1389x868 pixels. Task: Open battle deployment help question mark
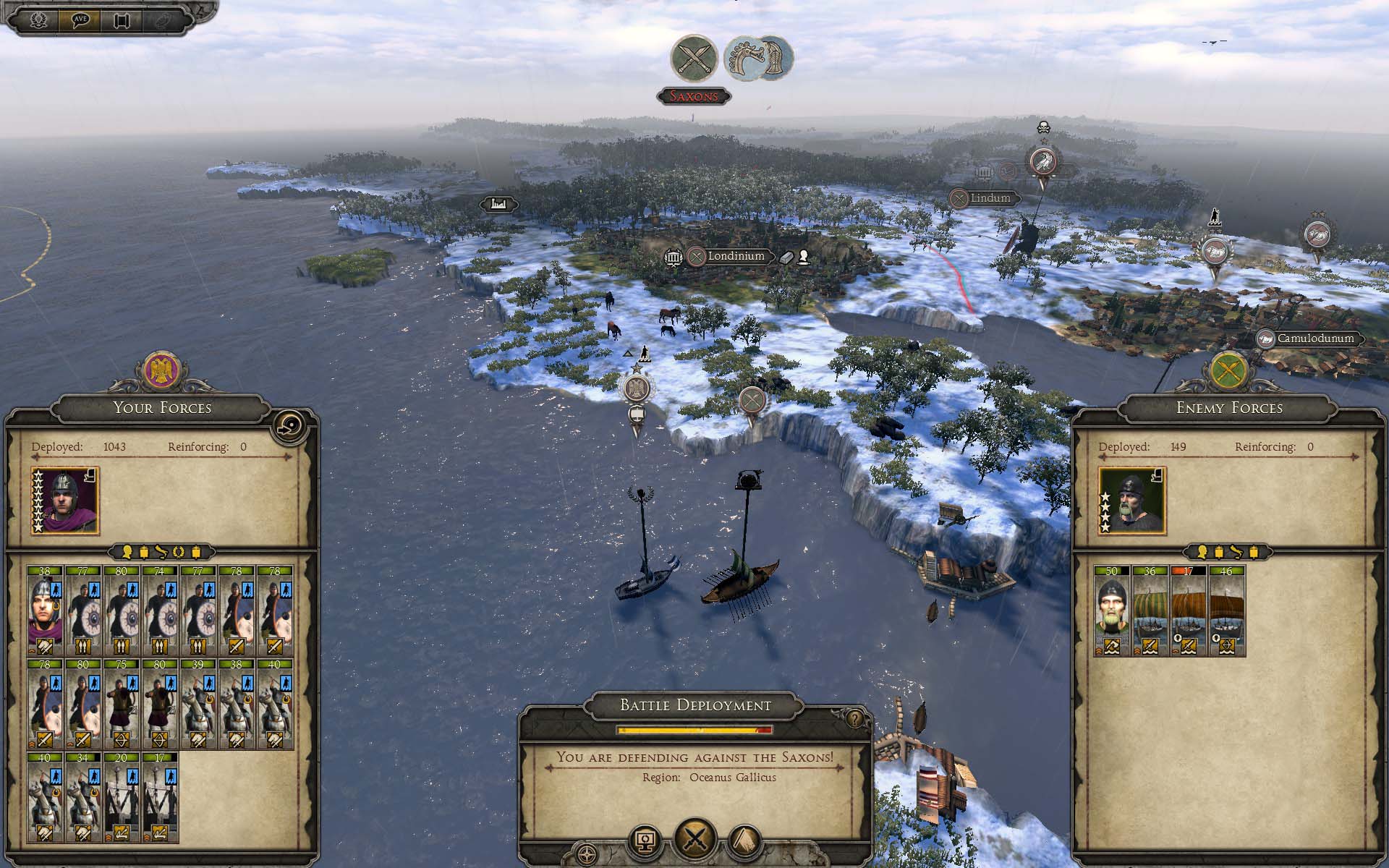(856, 719)
